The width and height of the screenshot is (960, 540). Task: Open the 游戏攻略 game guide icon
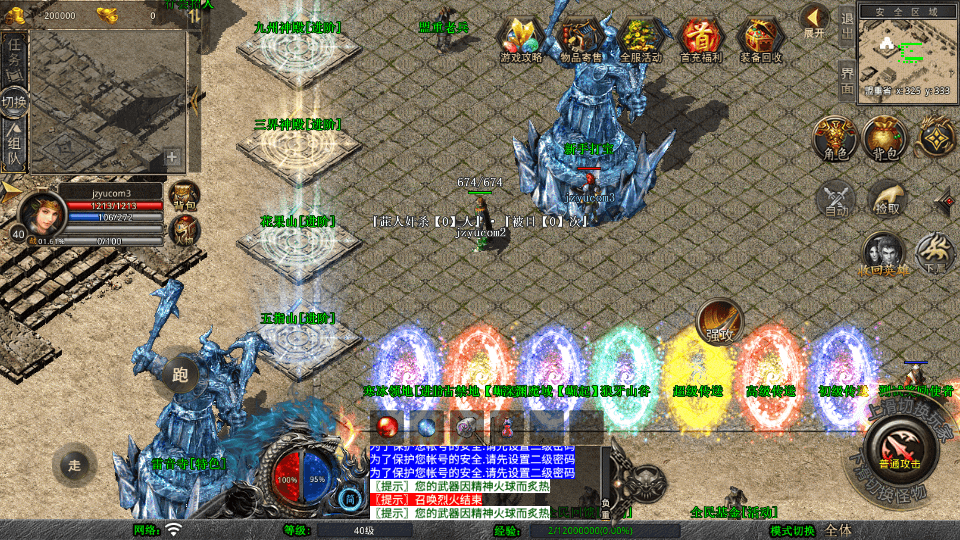(x=521, y=39)
